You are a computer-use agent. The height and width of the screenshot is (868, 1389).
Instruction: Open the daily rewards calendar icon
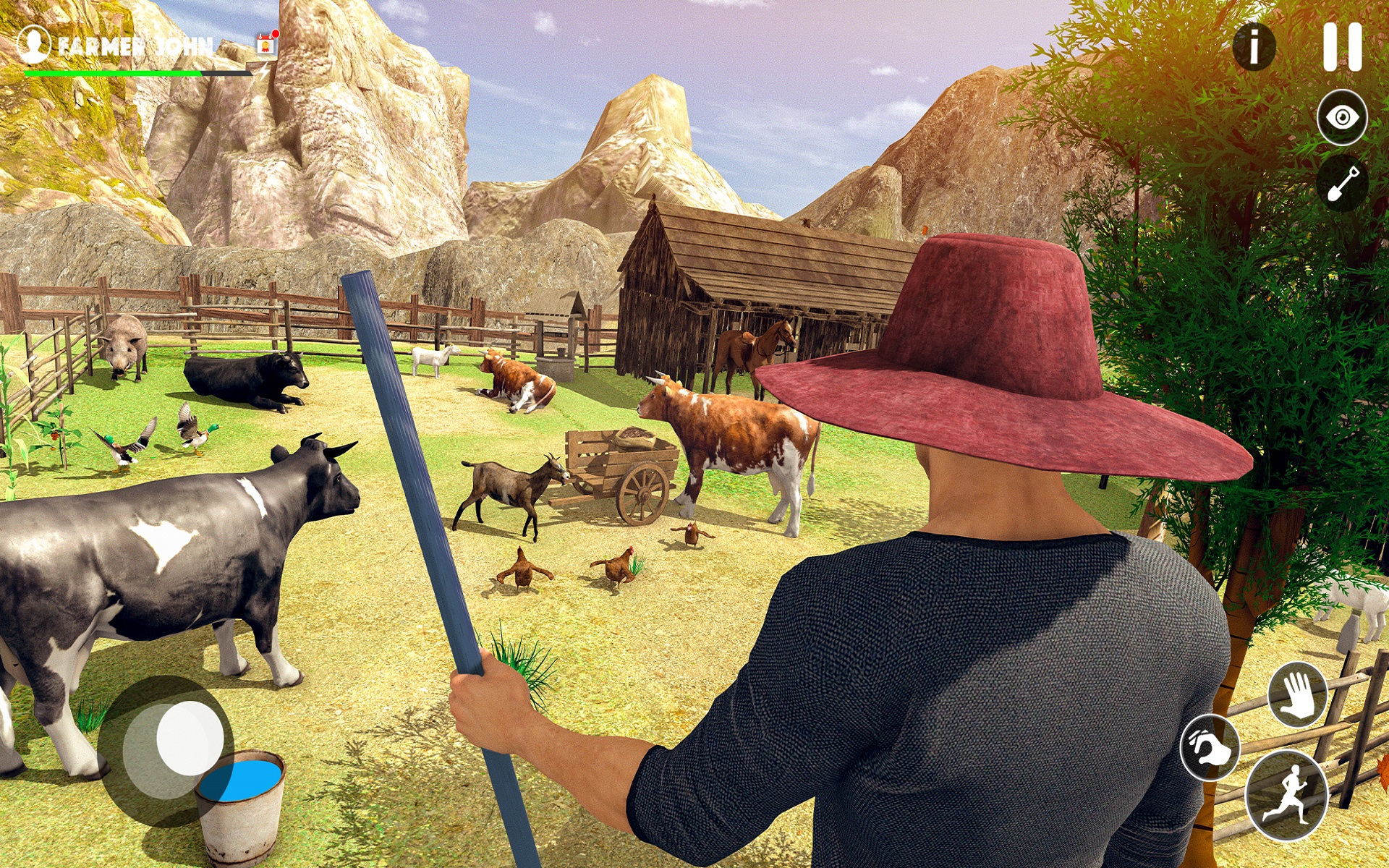click(x=266, y=45)
